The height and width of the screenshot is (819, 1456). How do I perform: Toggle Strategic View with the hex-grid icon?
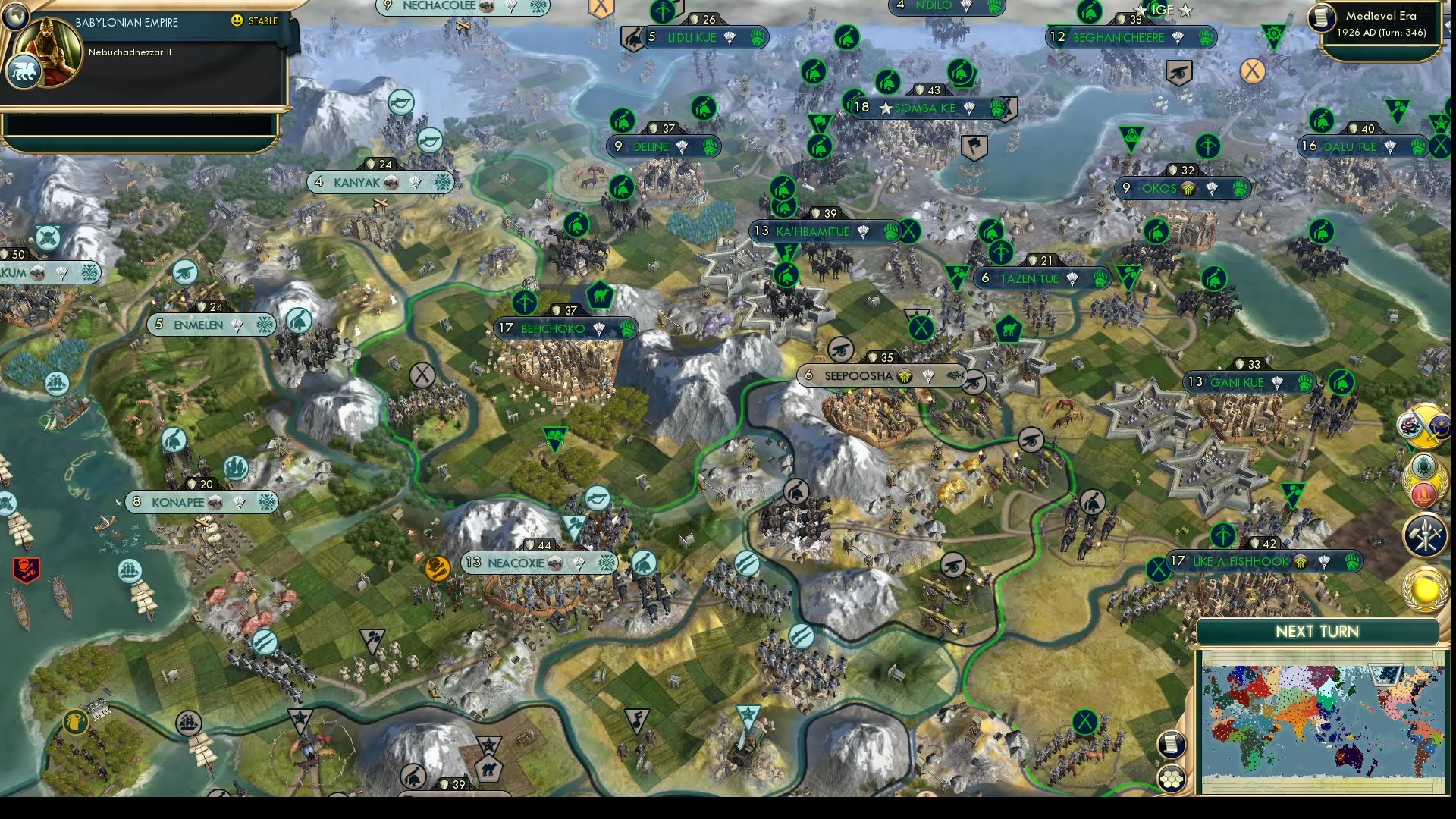(x=1171, y=778)
